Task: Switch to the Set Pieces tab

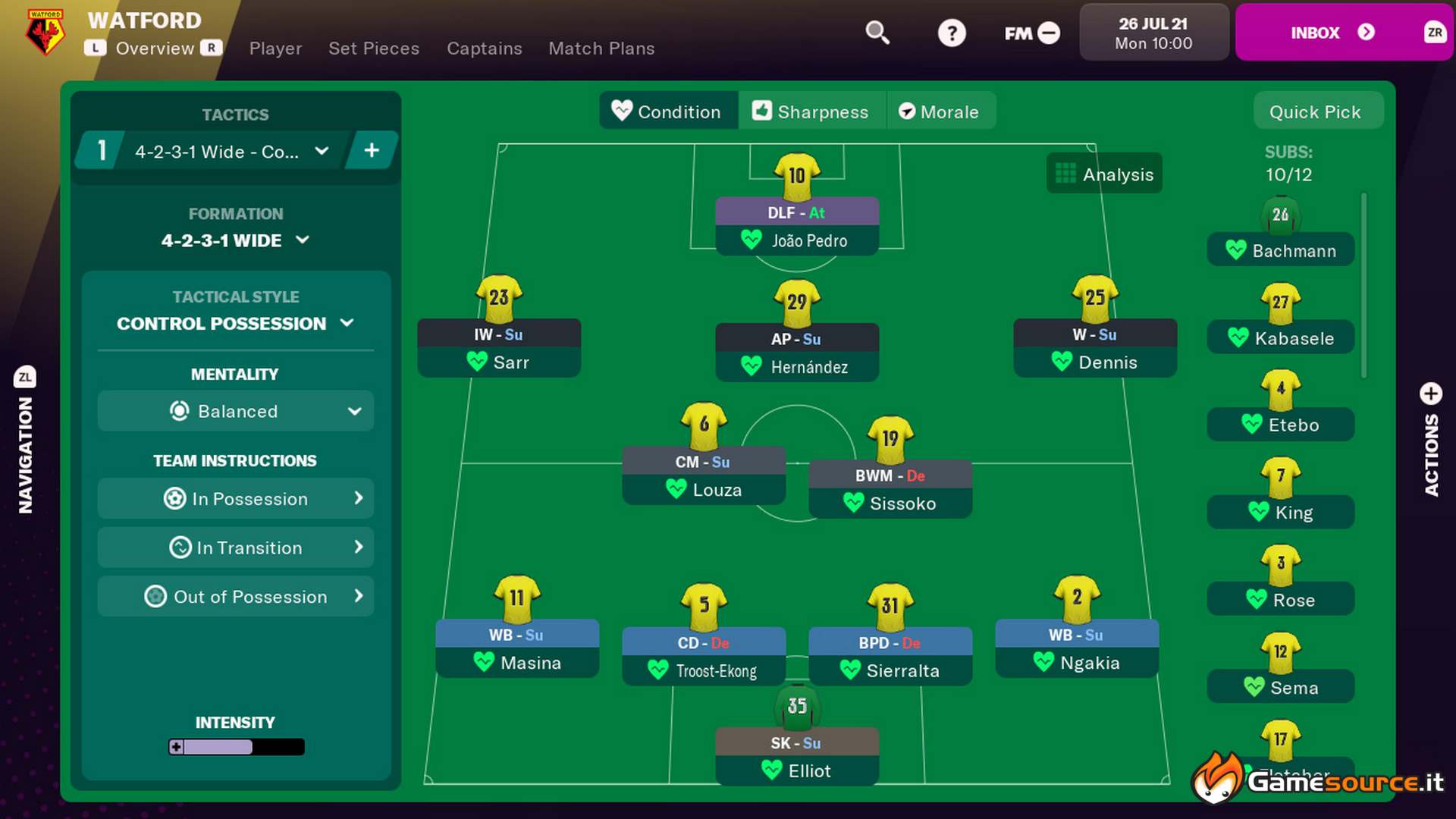Action: (x=374, y=48)
